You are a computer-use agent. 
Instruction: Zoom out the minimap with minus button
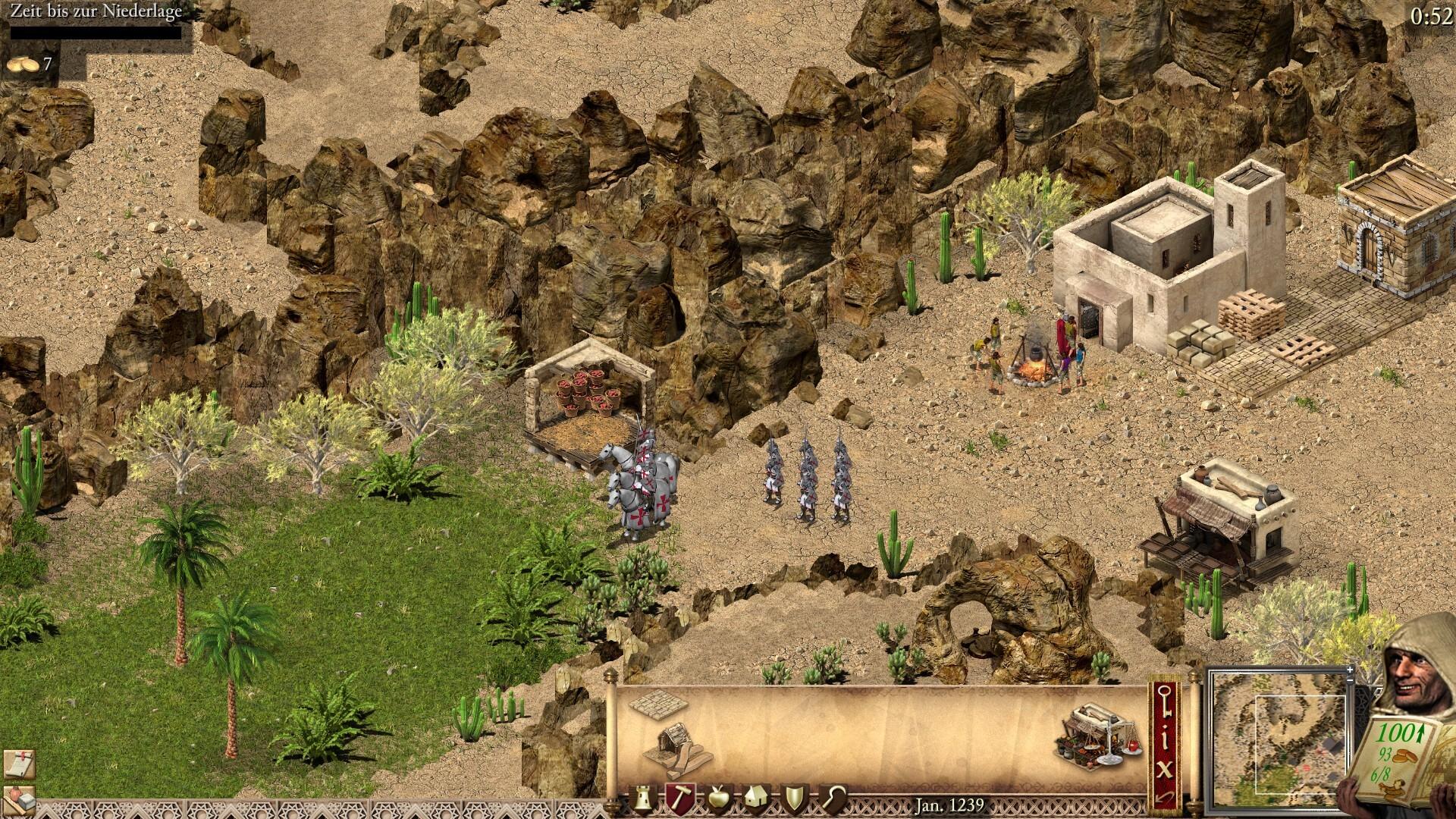coord(1350,681)
